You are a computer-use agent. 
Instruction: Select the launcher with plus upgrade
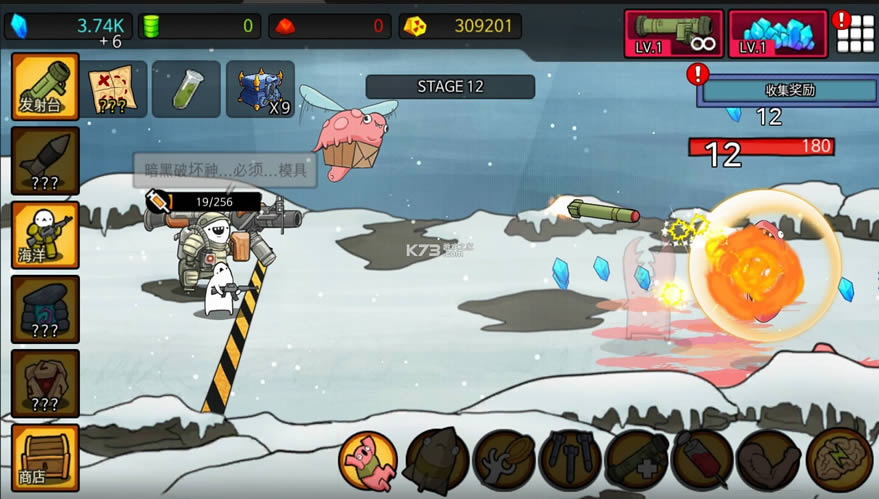pyautogui.click(x=637, y=461)
